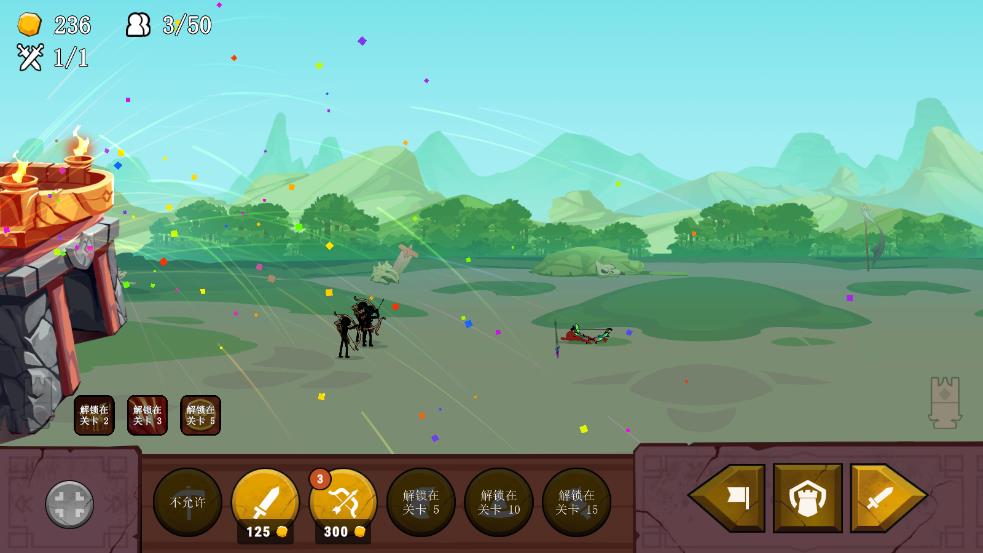Image resolution: width=983 pixels, height=553 pixels.
Task: Select the unit slot locked until level 15
Action: tap(577, 502)
